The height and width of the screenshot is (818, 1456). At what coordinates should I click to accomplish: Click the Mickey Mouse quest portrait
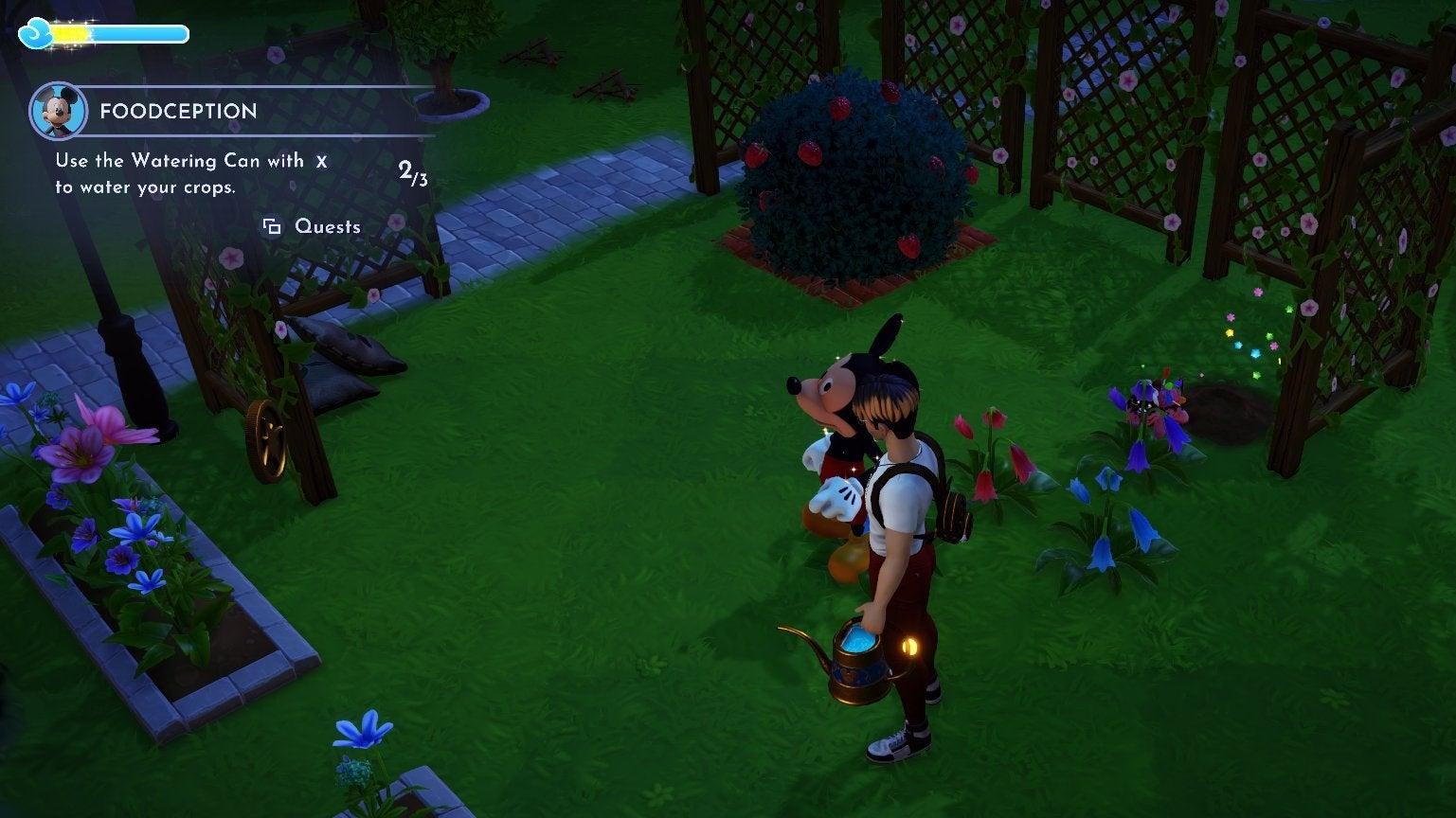[59, 111]
